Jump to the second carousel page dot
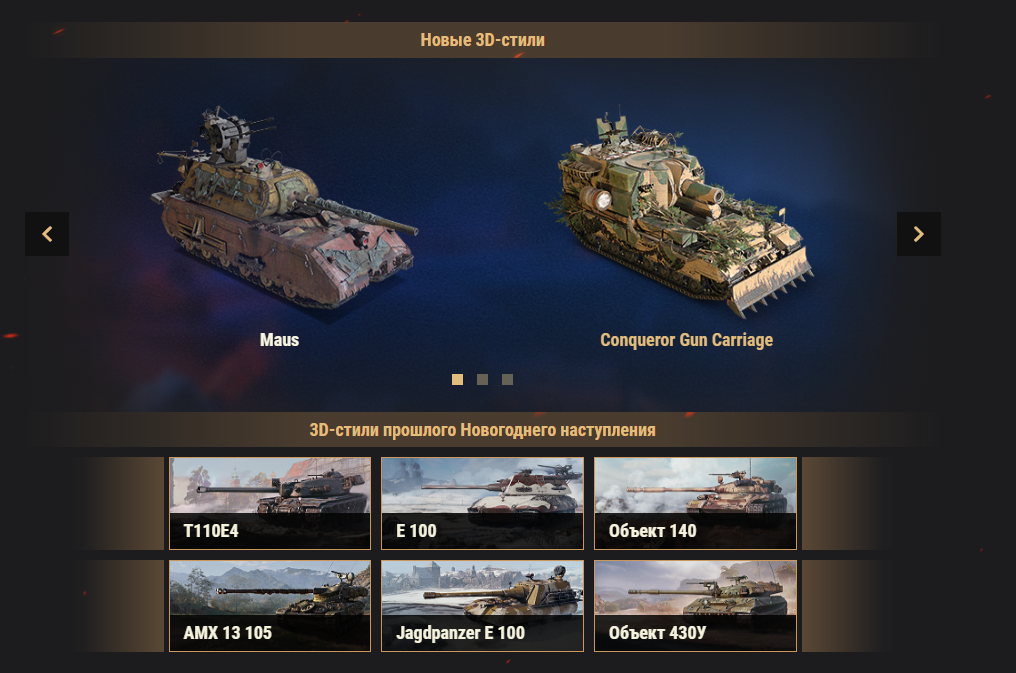 483,380
